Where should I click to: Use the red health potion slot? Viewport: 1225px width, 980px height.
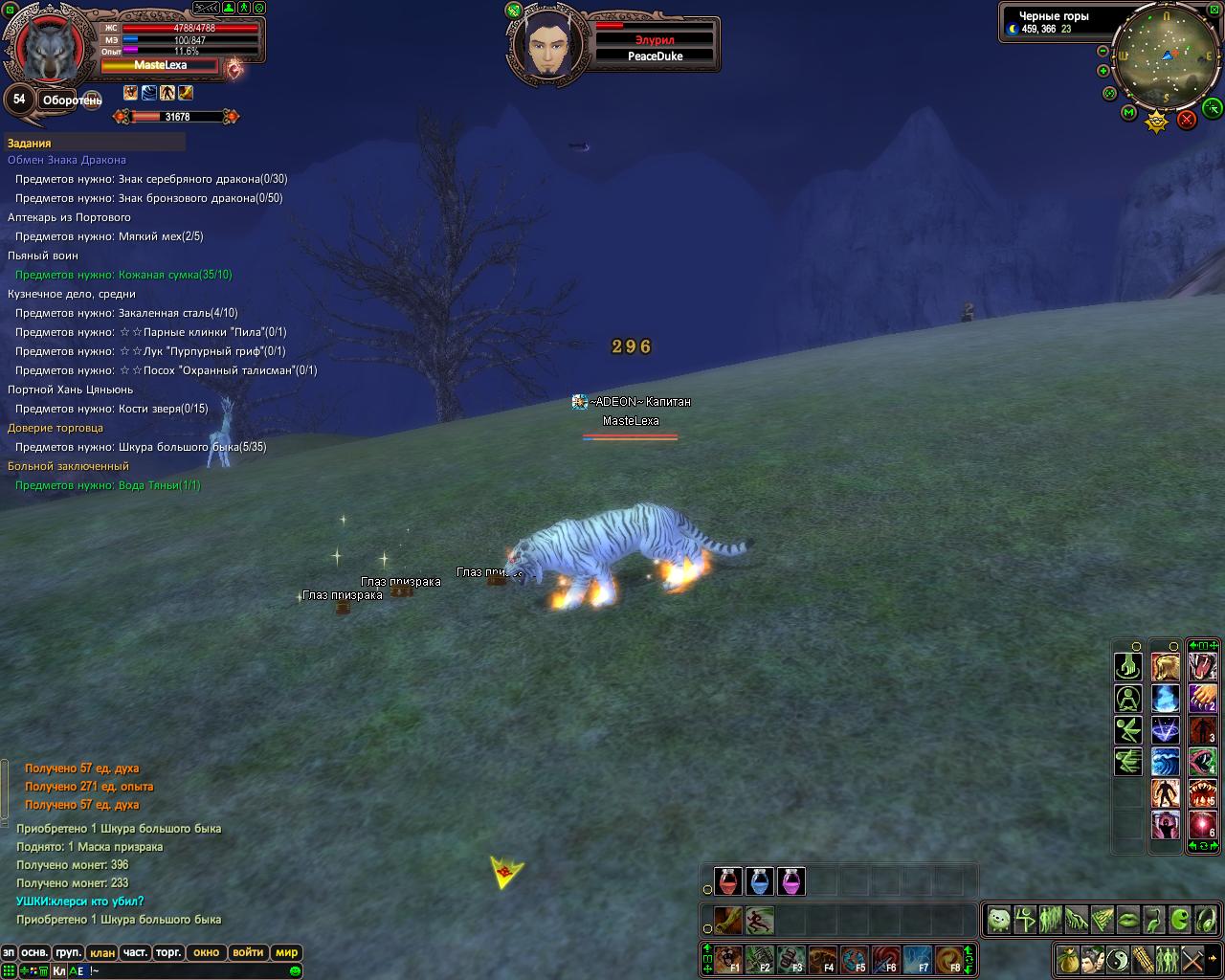point(728,881)
